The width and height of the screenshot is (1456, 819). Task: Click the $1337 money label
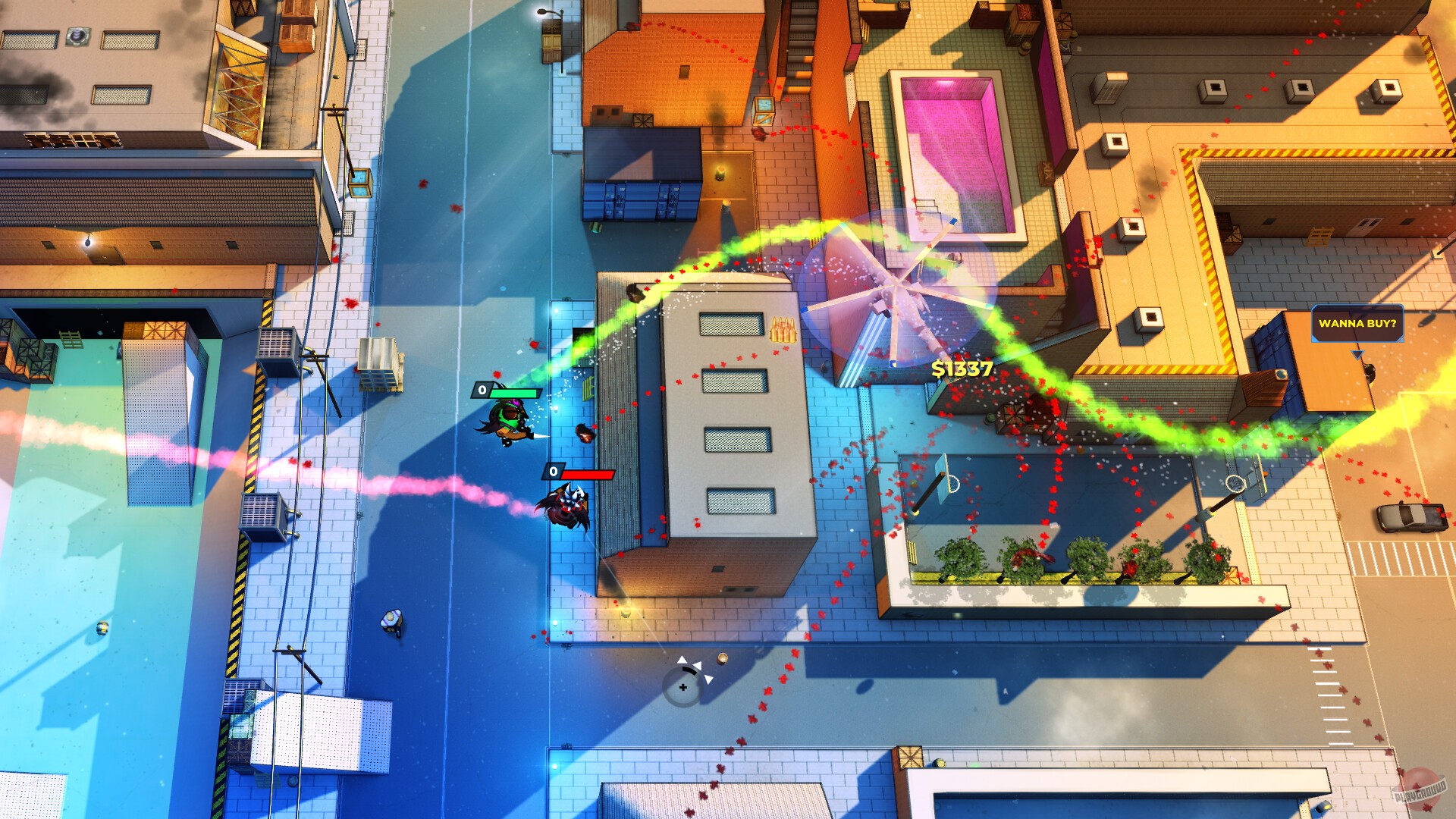pyautogui.click(x=962, y=369)
